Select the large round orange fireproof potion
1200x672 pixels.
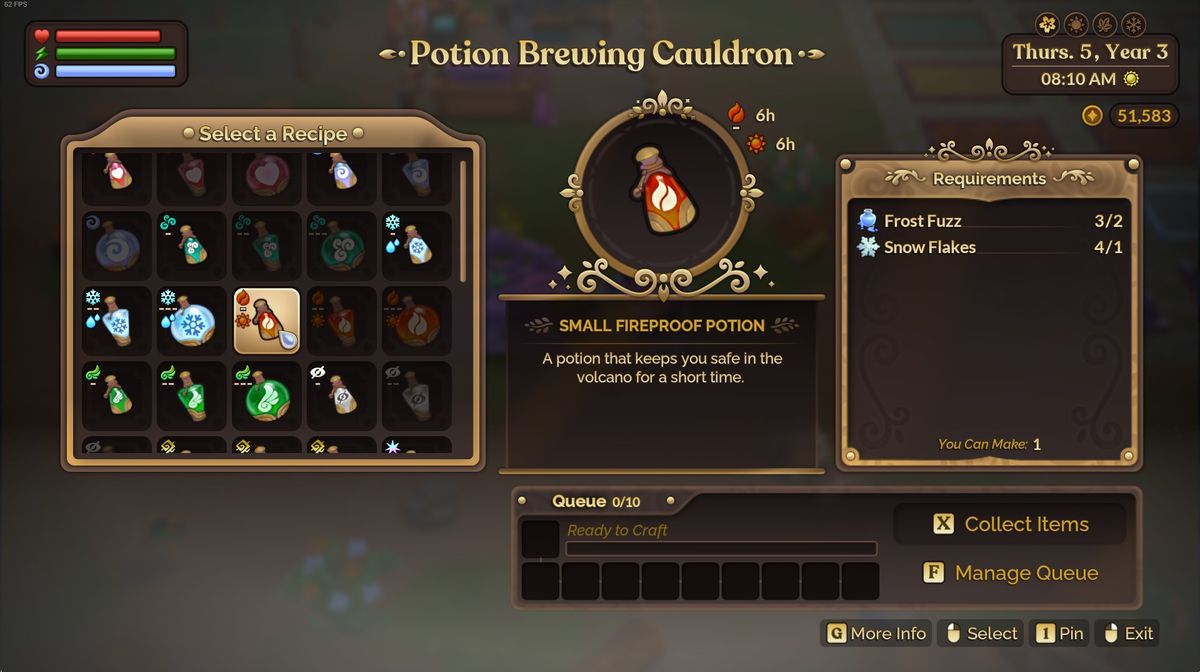416,321
